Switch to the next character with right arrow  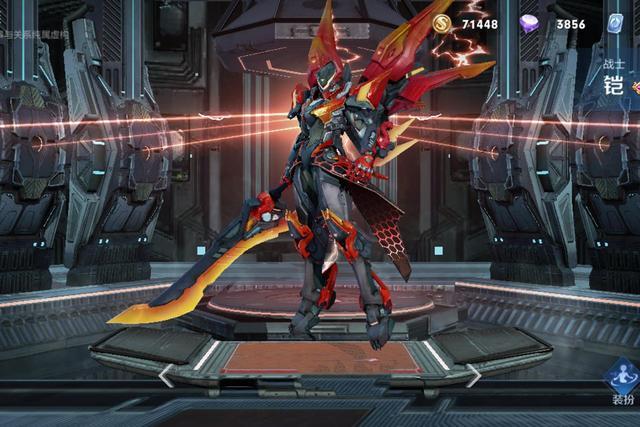(472, 375)
